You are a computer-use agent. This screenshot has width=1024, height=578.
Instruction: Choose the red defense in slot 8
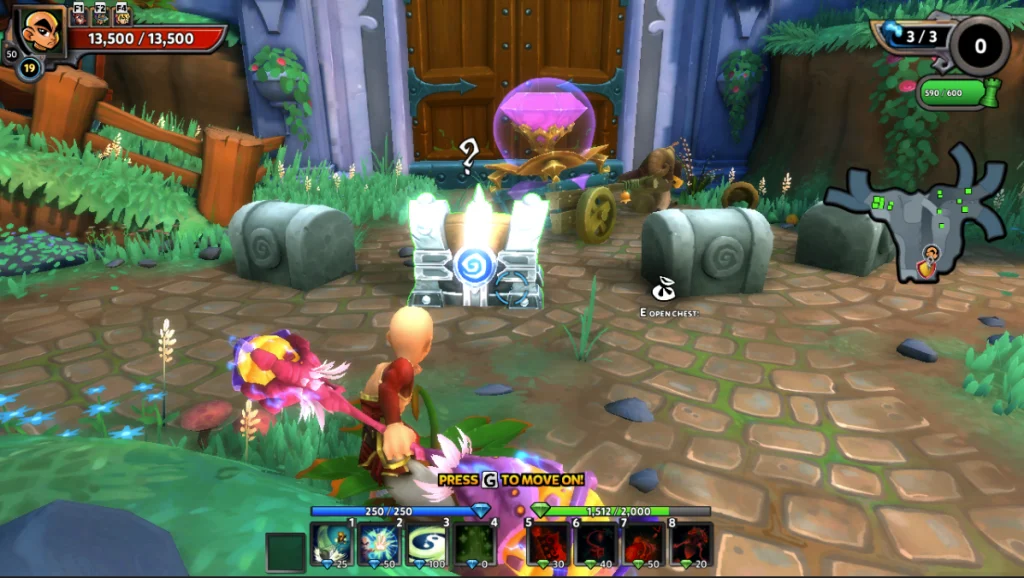691,544
